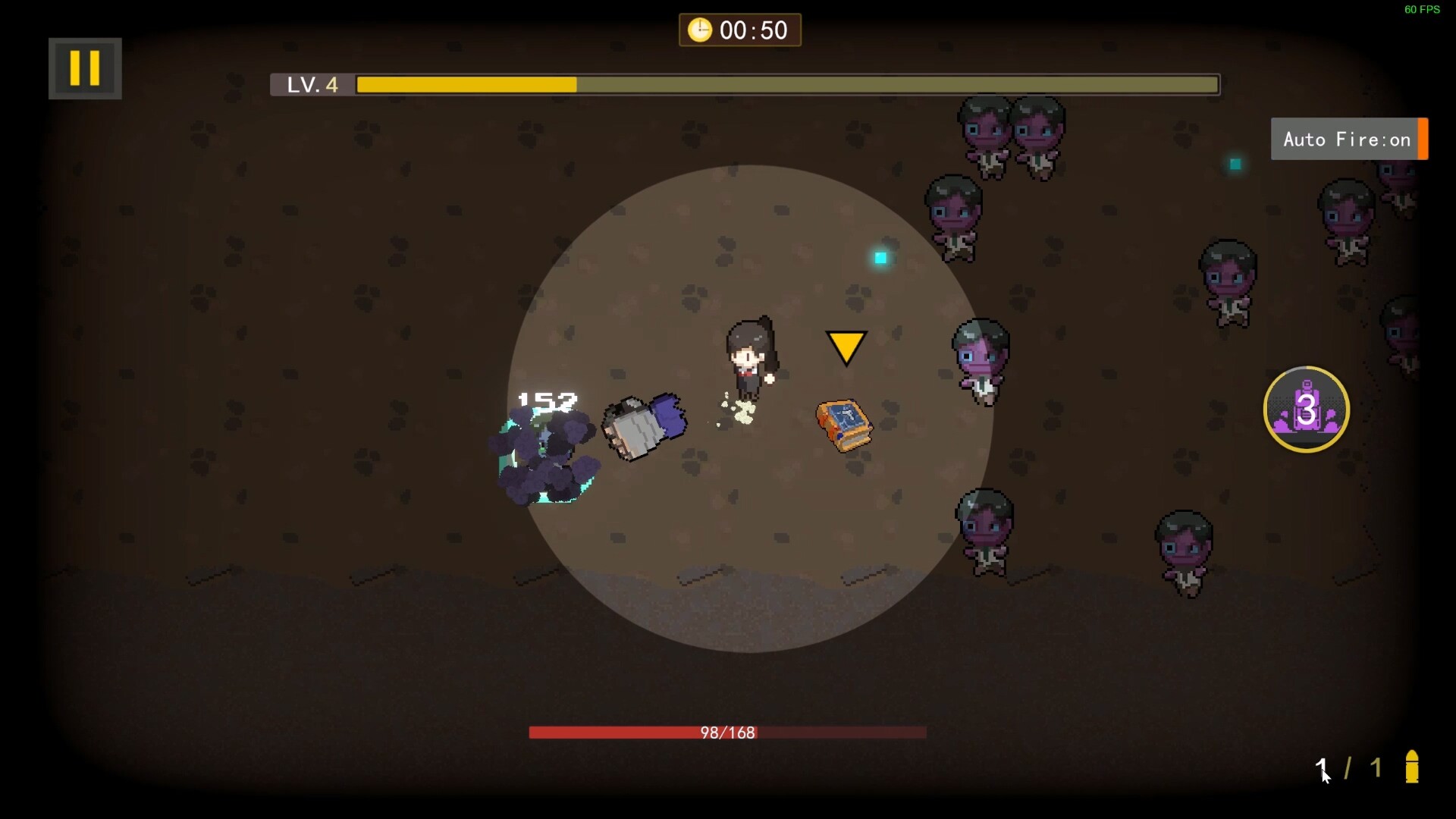Image resolution: width=1456 pixels, height=819 pixels.
Task: Click the yellow arrow marker above the book
Action: click(x=846, y=347)
